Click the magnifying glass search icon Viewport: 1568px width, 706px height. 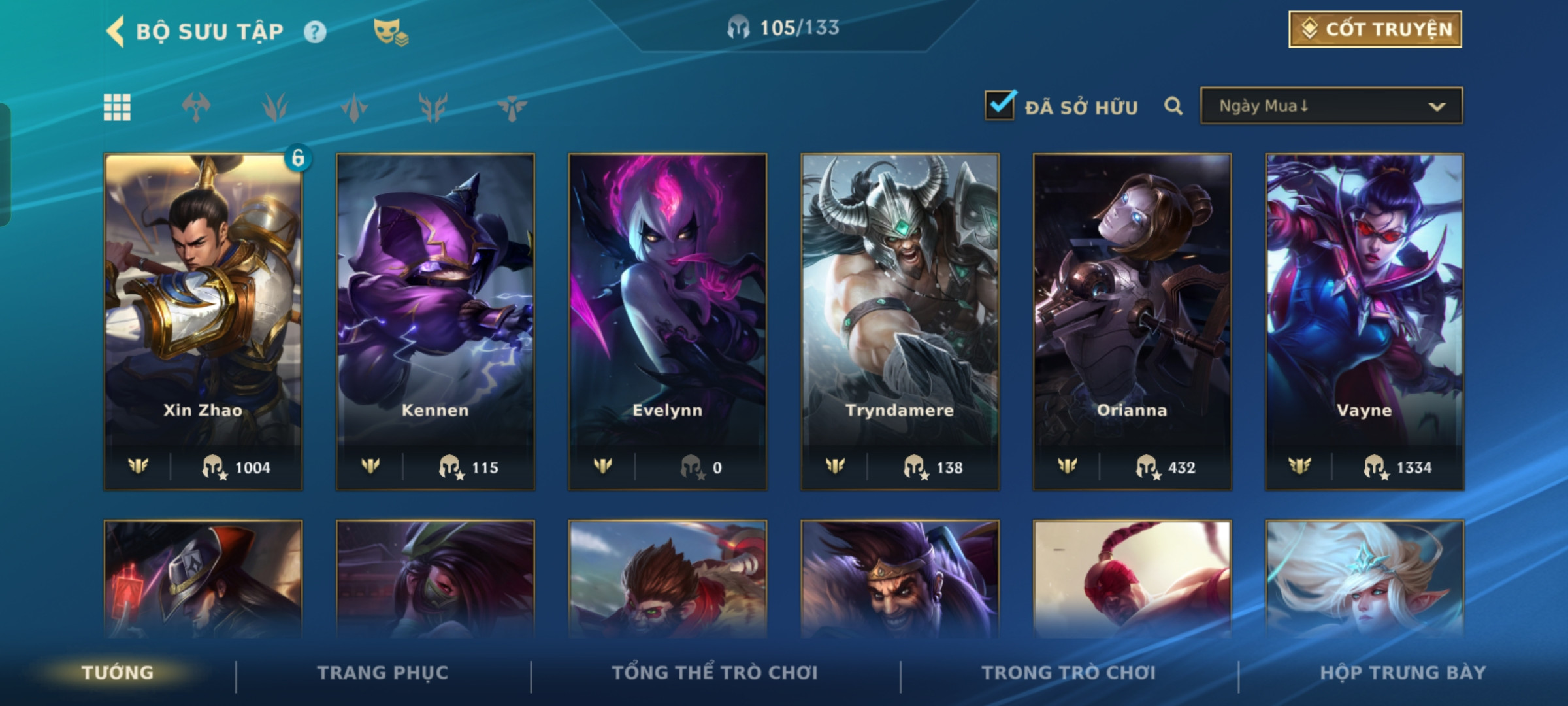click(1173, 106)
